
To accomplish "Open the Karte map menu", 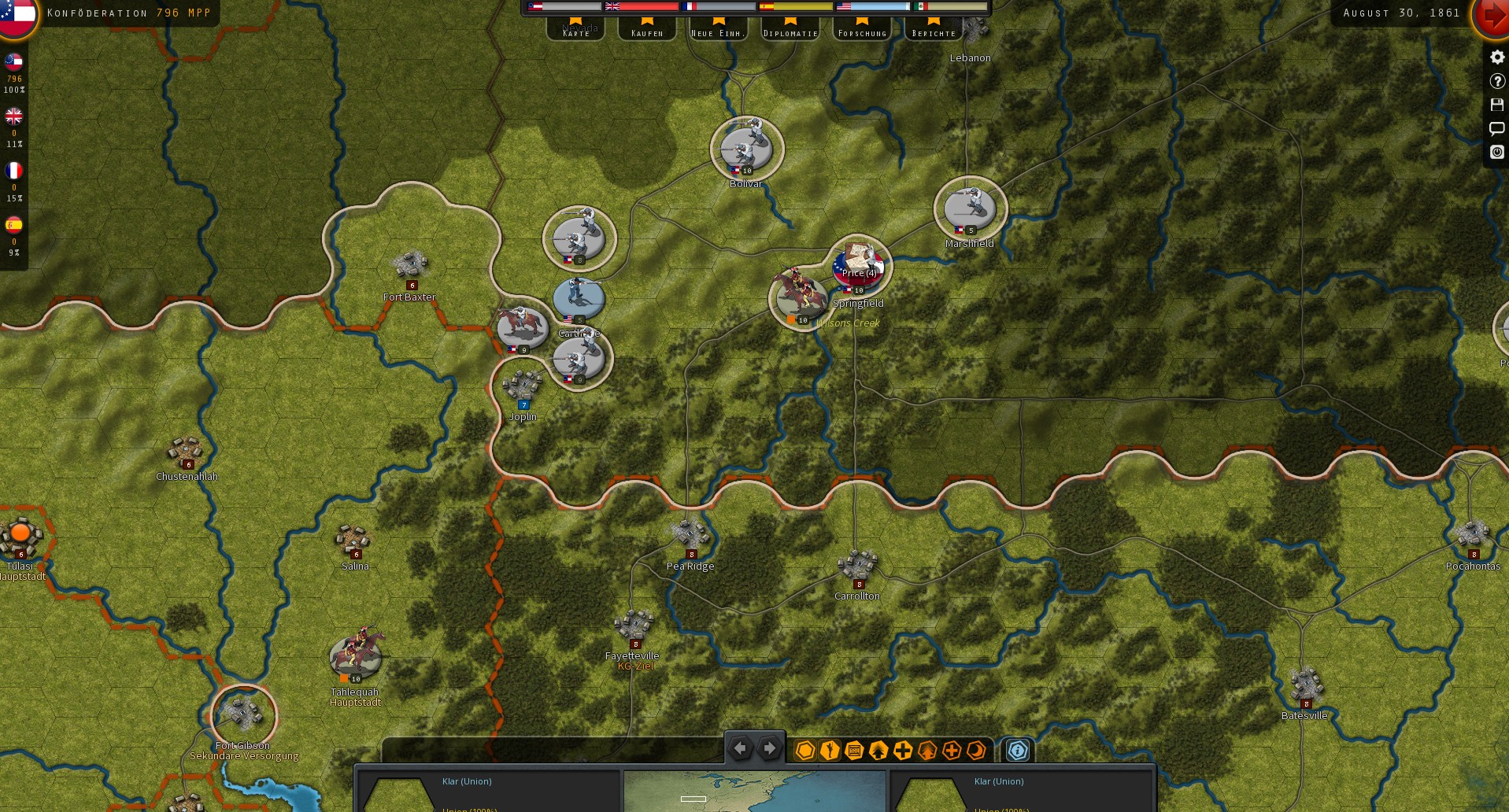I will click(575, 31).
